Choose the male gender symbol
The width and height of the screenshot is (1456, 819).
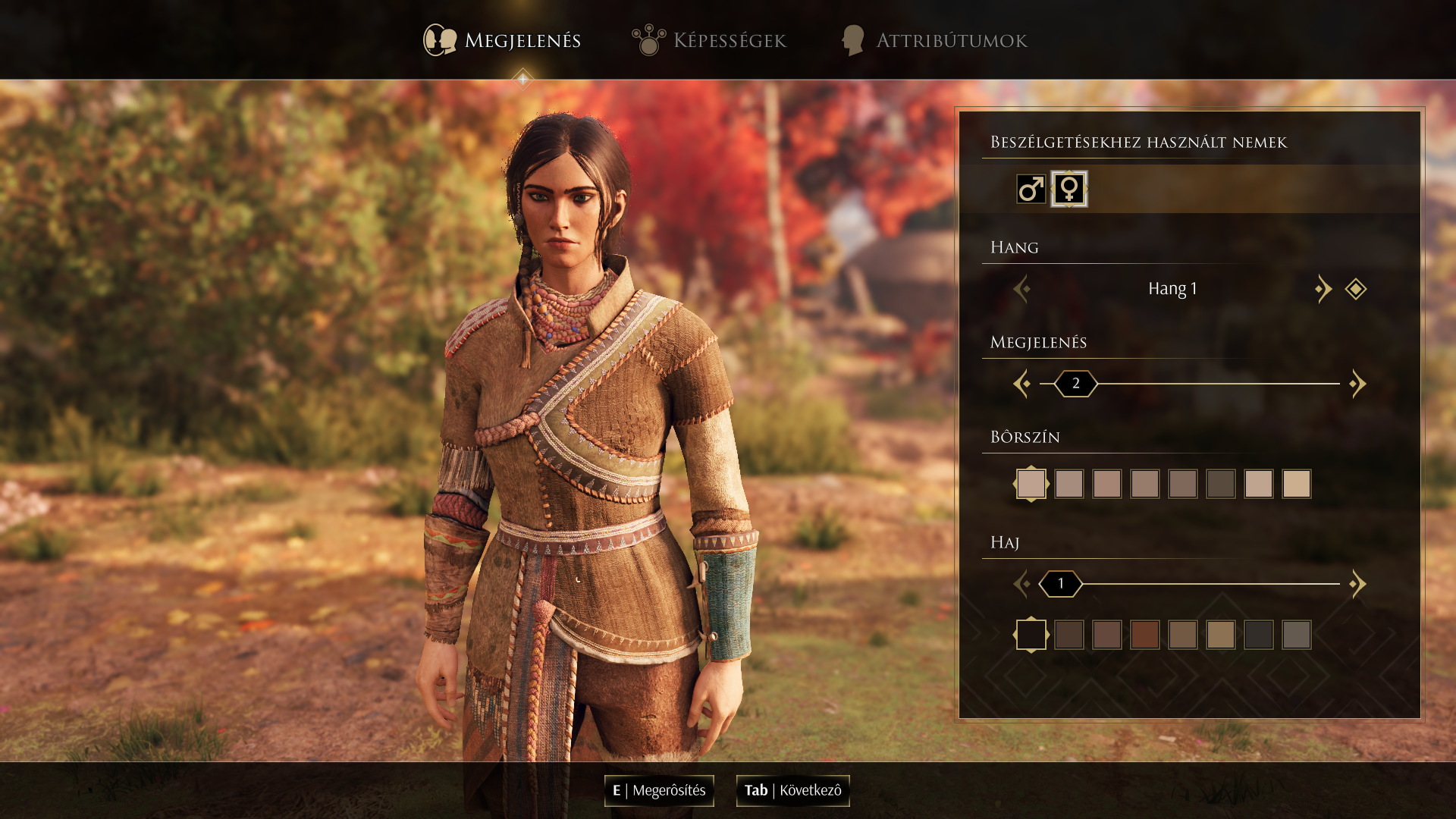1031,189
